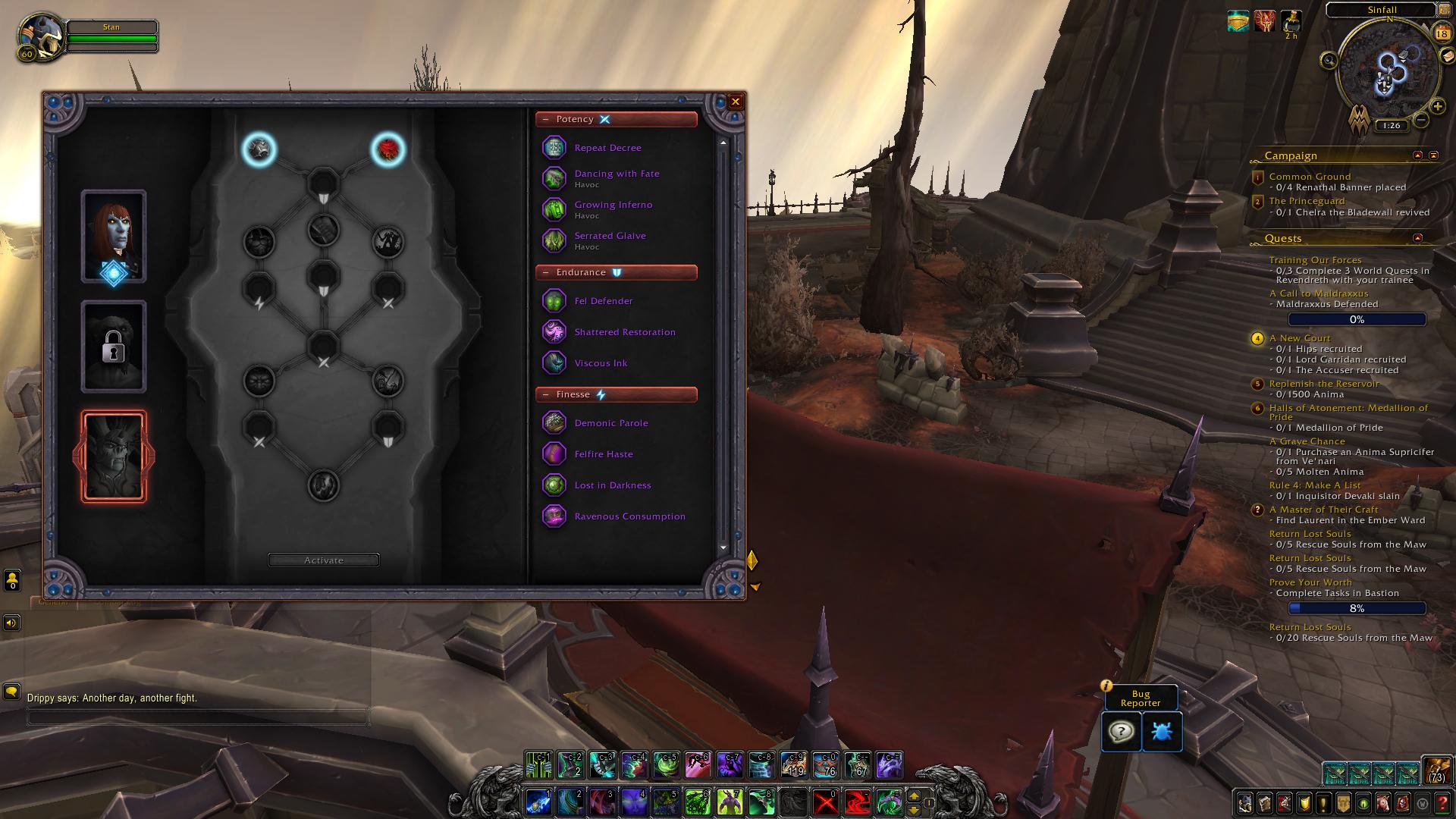Image resolution: width=1456 pixels, height=819 pixels.
Task: Select the Lost in Darkness conduit
Action: tap(612, 485)
